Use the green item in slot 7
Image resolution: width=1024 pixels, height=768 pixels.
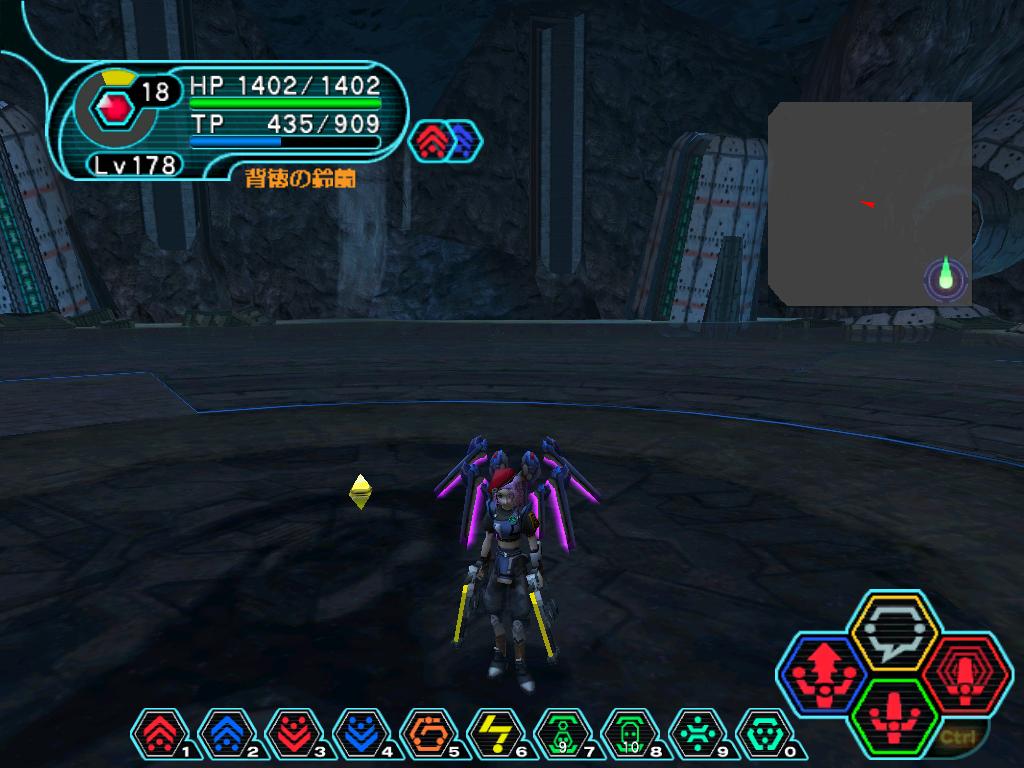click(561, 735)
